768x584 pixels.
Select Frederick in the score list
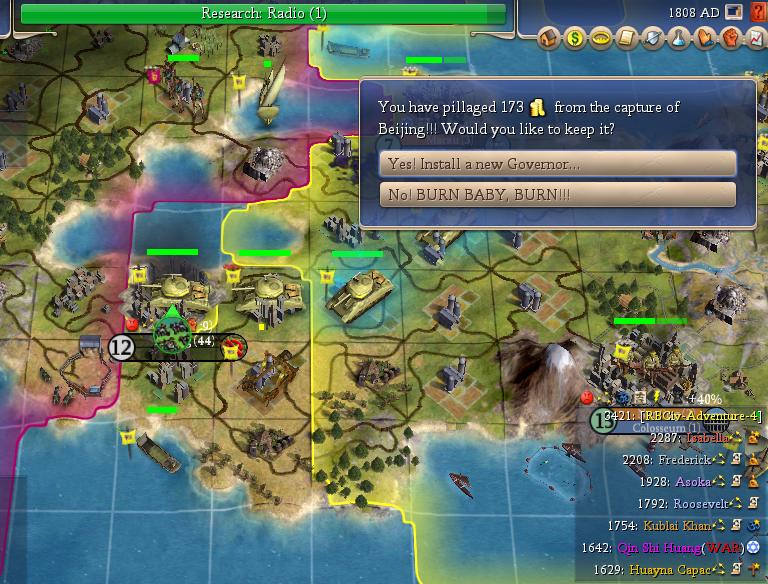[685, 460]
